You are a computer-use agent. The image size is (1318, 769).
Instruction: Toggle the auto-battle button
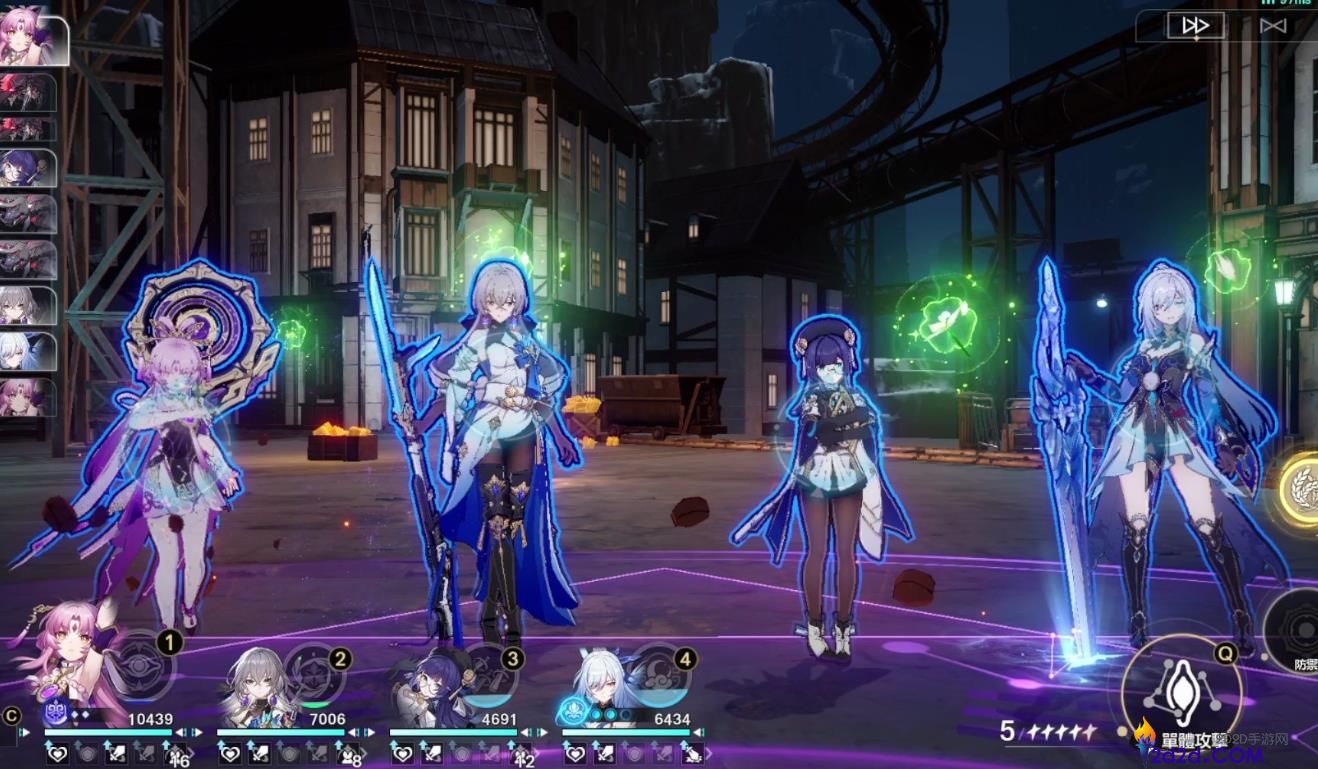1272,26
